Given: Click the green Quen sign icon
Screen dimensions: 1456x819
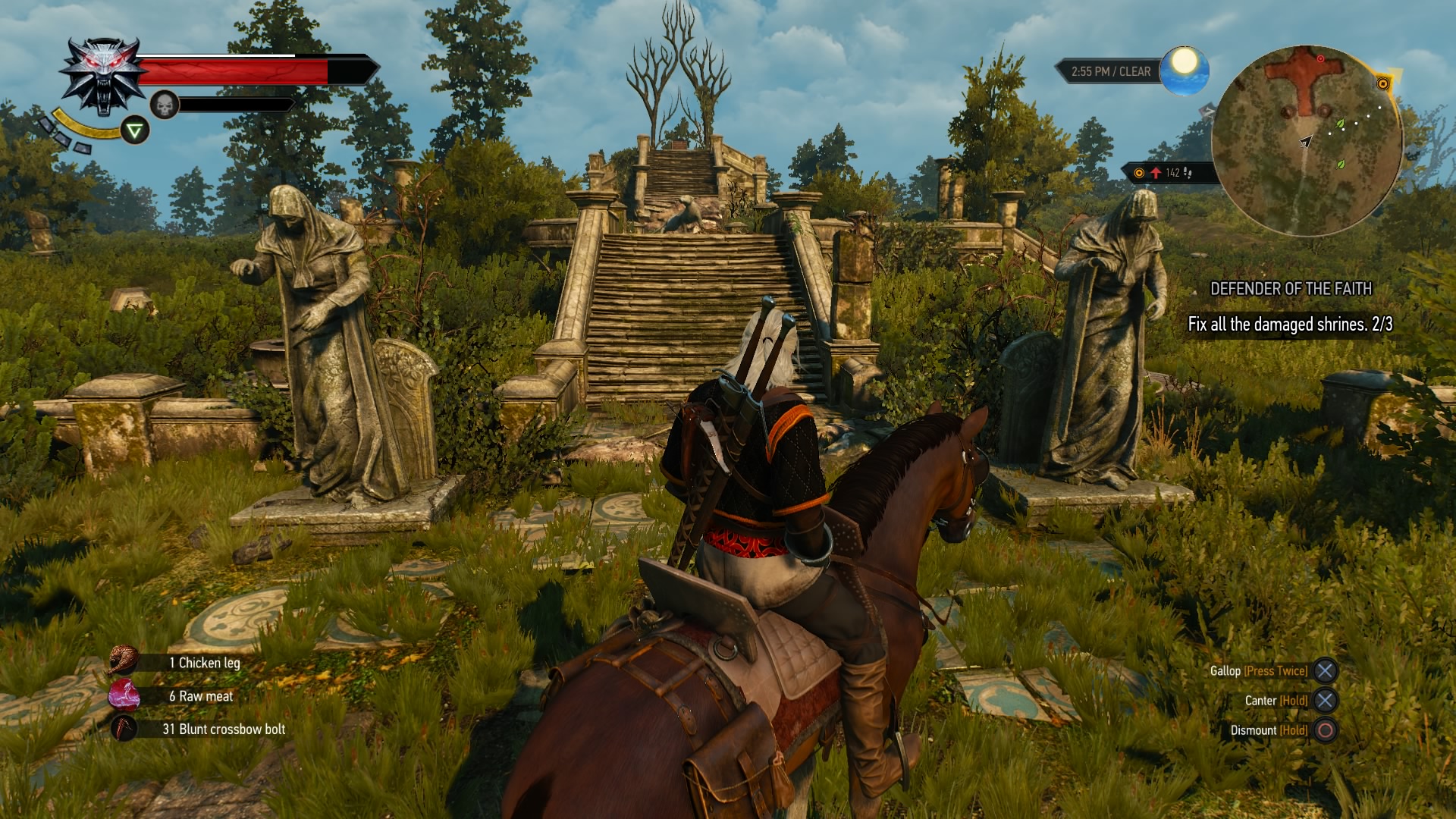Looking at the screenshot, I should [x=135, y=131].
